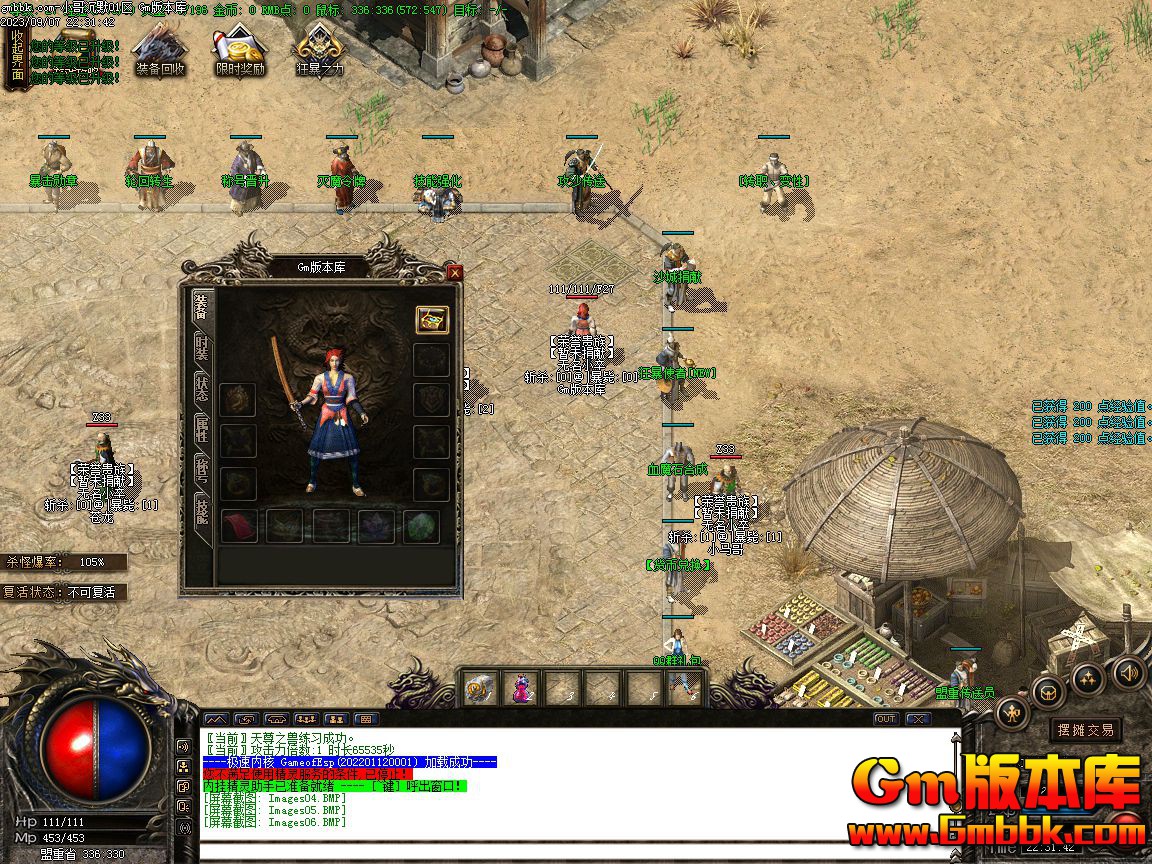
Task: Show the 属性 tab
Action: tap(201, 429)
